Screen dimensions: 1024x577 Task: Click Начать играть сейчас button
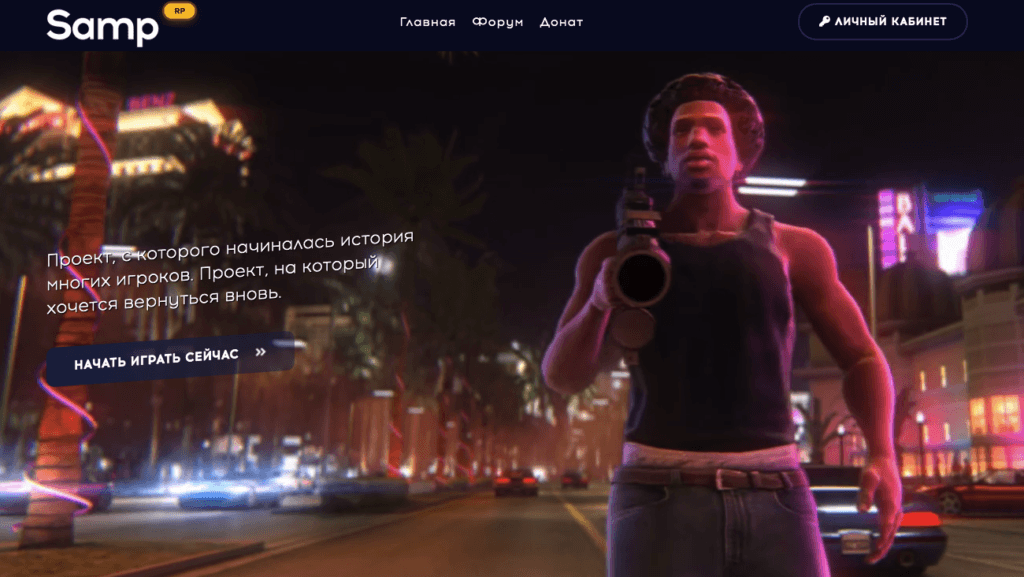[x=170, y=358]
